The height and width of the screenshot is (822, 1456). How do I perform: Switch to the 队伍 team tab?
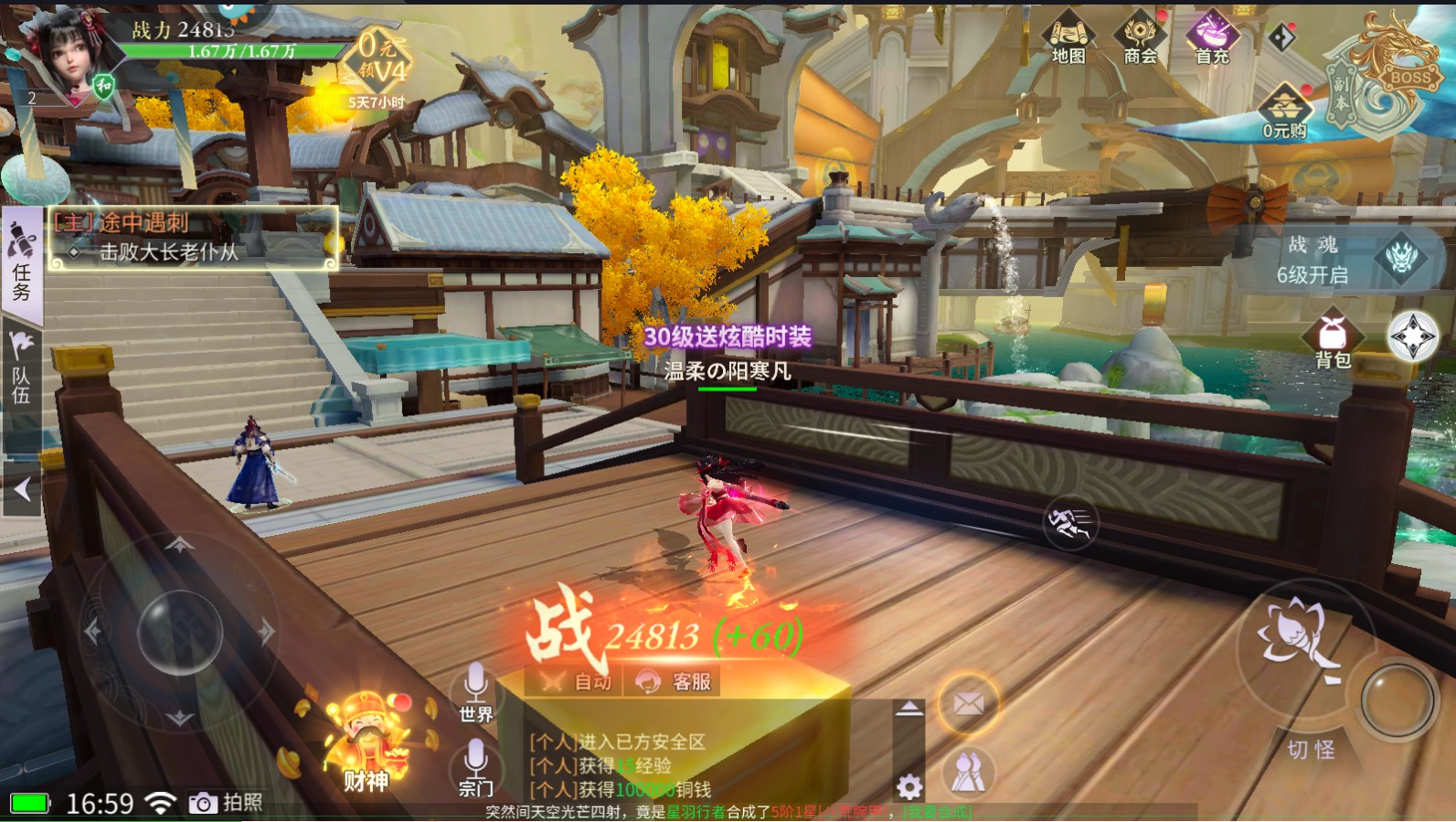(21, 370)
